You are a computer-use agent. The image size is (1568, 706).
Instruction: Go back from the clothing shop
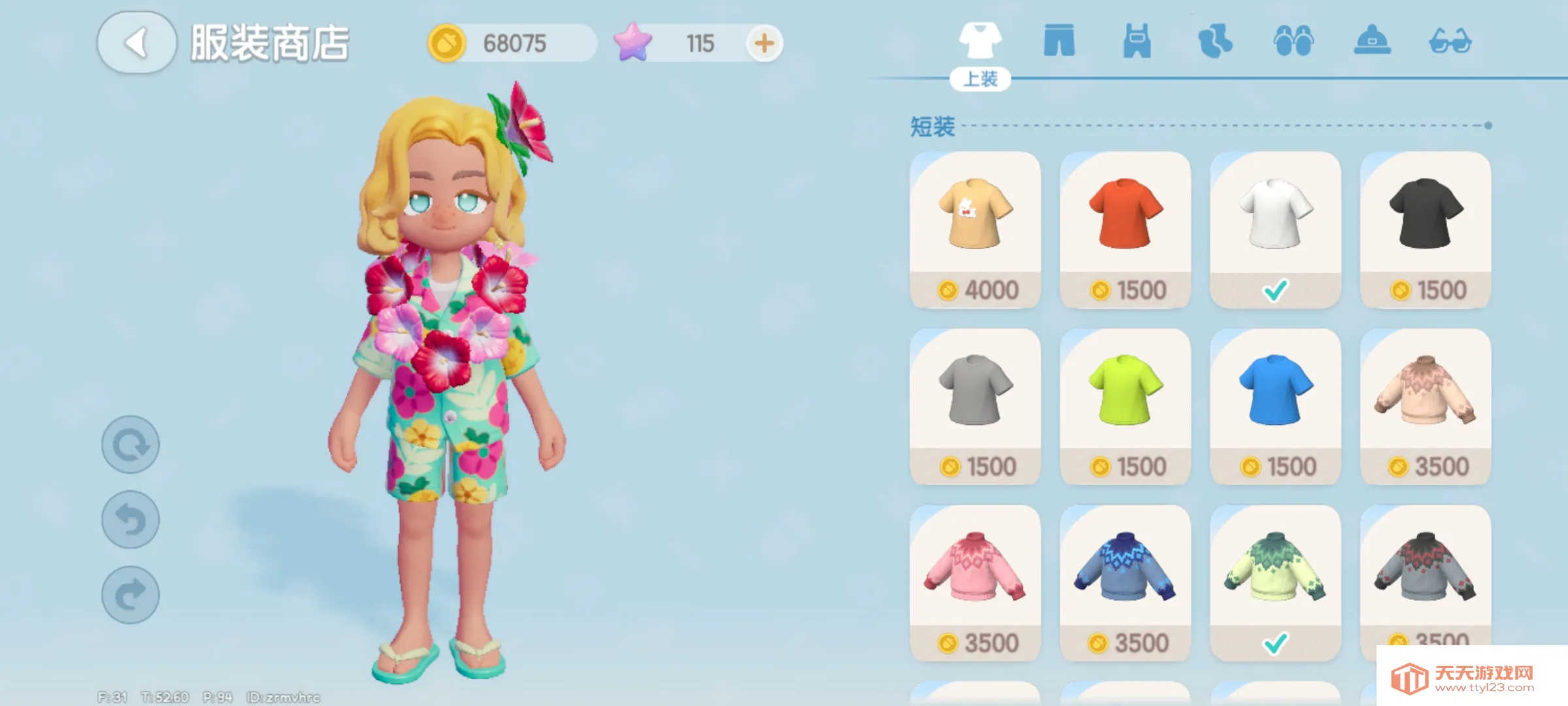(137, 42)
